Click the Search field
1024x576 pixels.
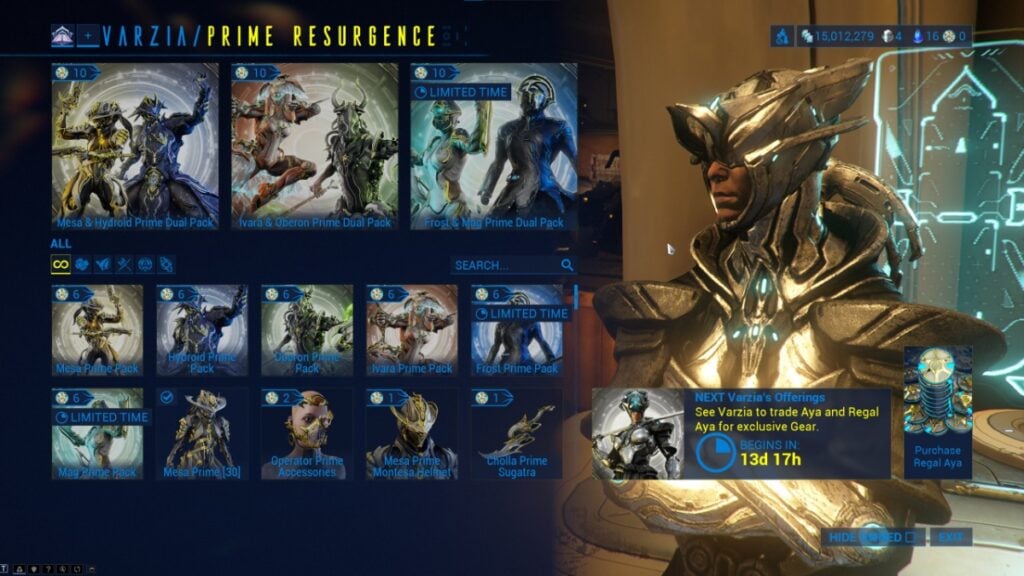click(x=505, y=265)
